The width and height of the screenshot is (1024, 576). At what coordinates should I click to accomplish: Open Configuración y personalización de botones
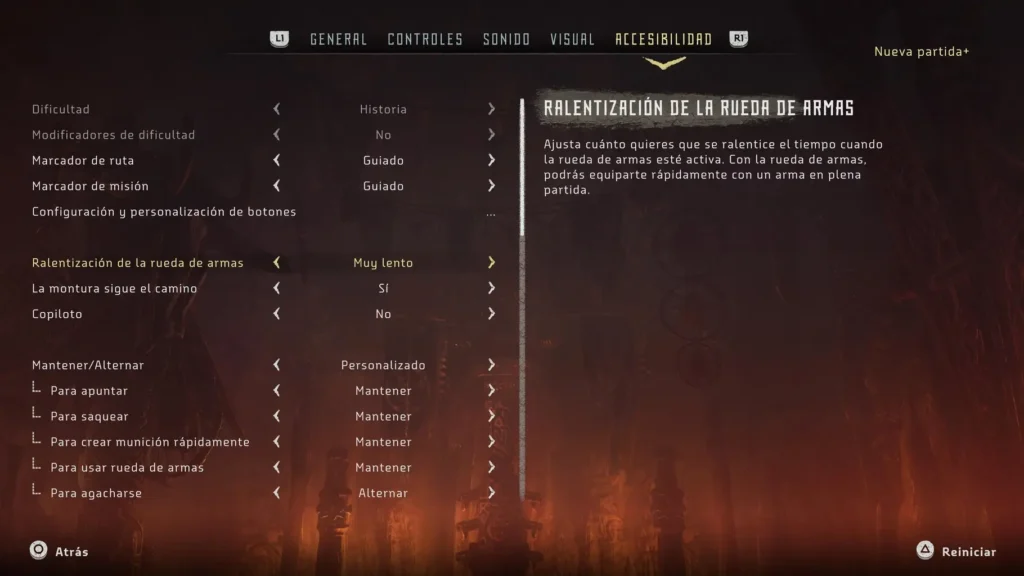(164, 212)
